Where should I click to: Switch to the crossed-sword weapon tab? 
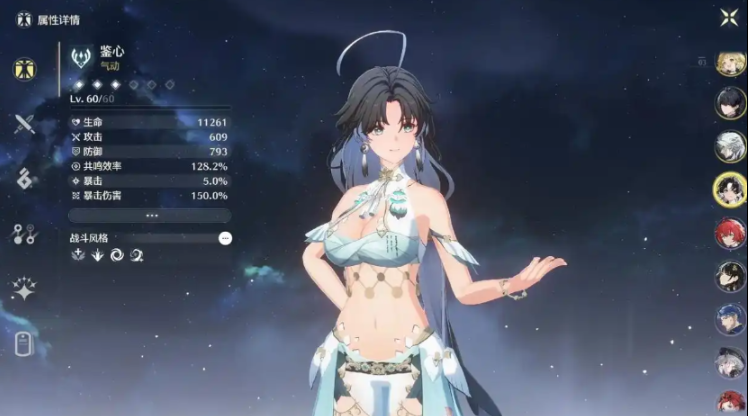(24, 124)
